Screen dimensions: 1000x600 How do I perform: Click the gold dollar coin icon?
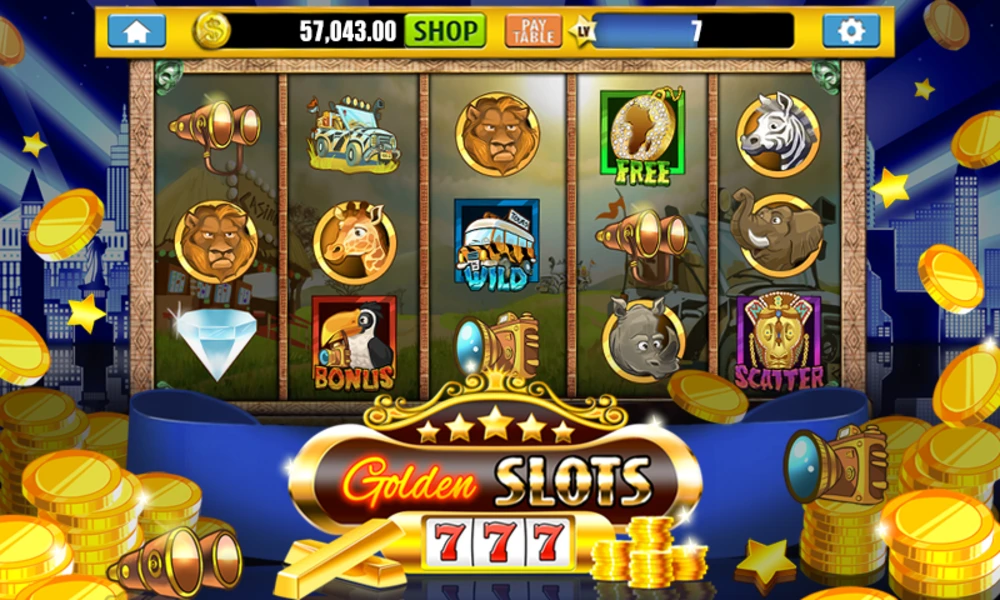point(211,30)
